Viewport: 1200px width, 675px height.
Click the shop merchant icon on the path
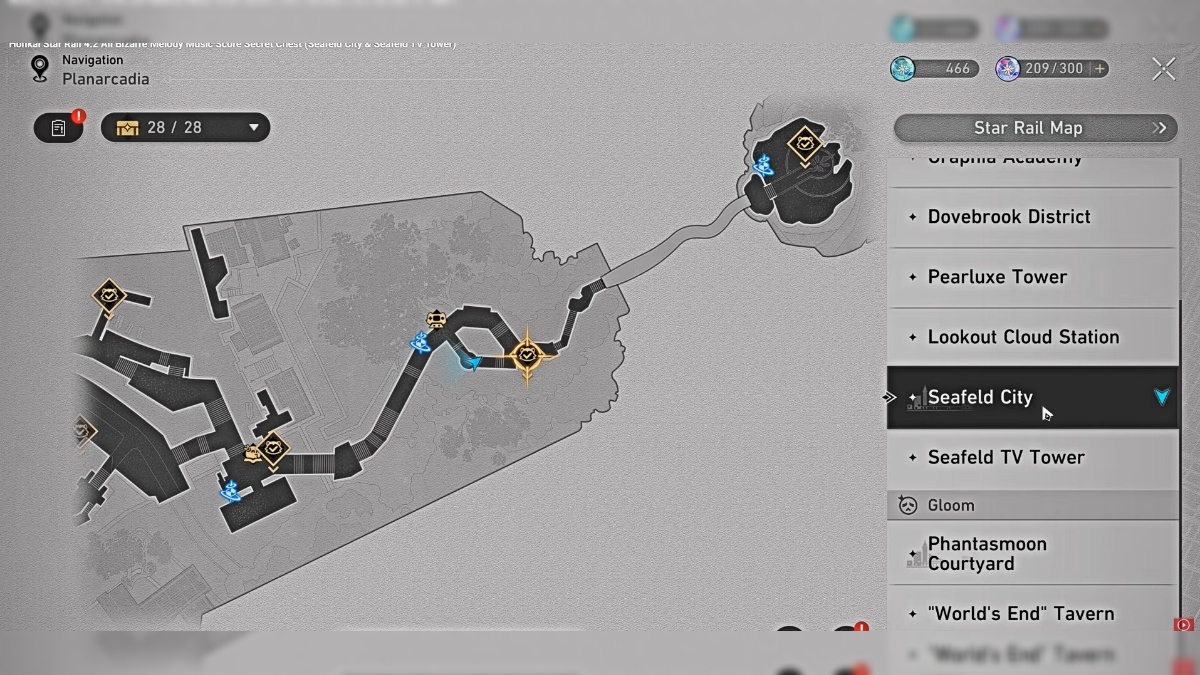click(x=436, y=319)
